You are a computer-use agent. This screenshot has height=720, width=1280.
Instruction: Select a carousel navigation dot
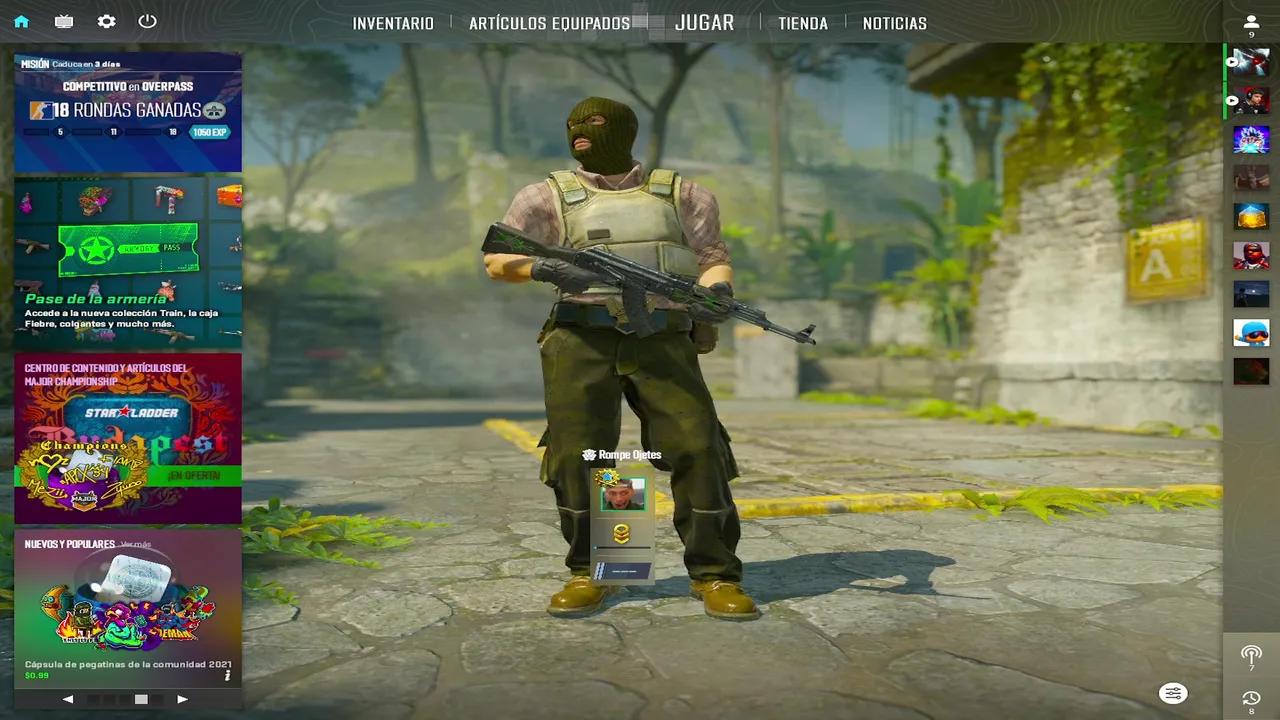[140, 699]
